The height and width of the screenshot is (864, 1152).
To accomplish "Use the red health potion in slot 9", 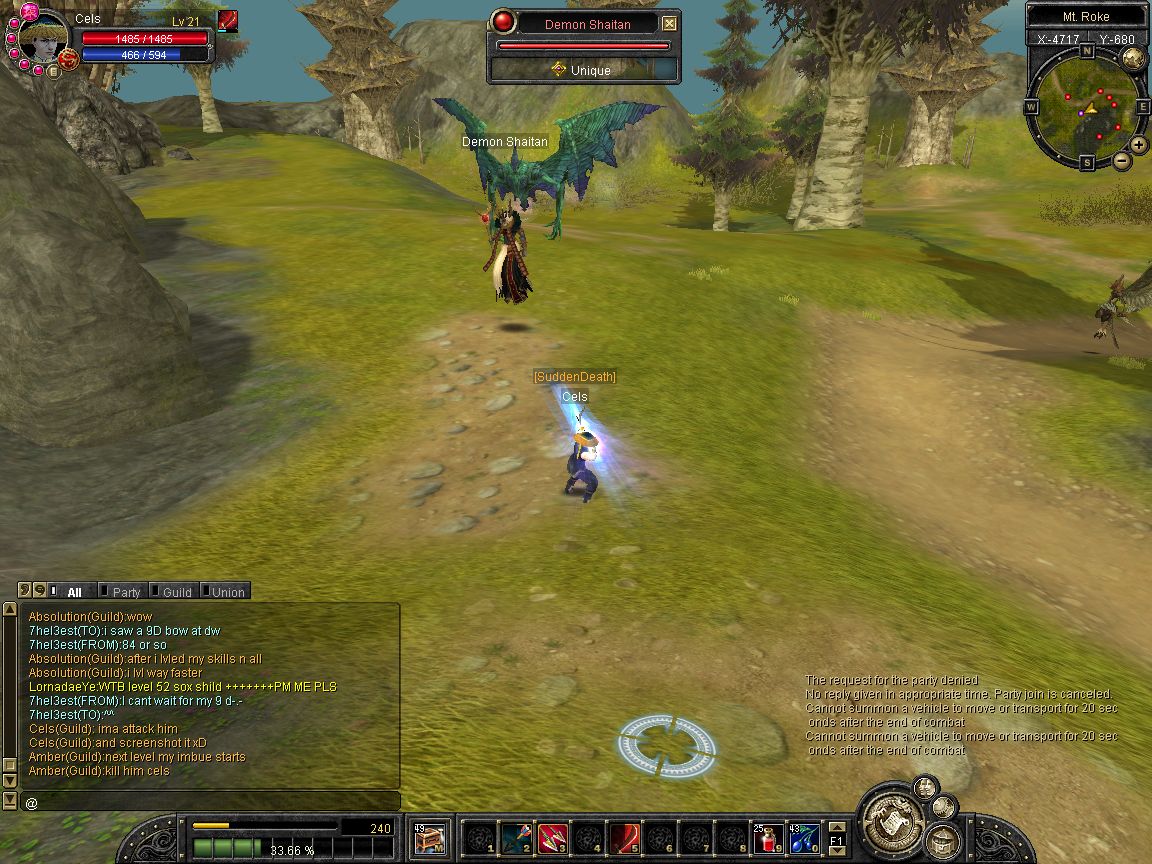I will [x=769, y=838].
